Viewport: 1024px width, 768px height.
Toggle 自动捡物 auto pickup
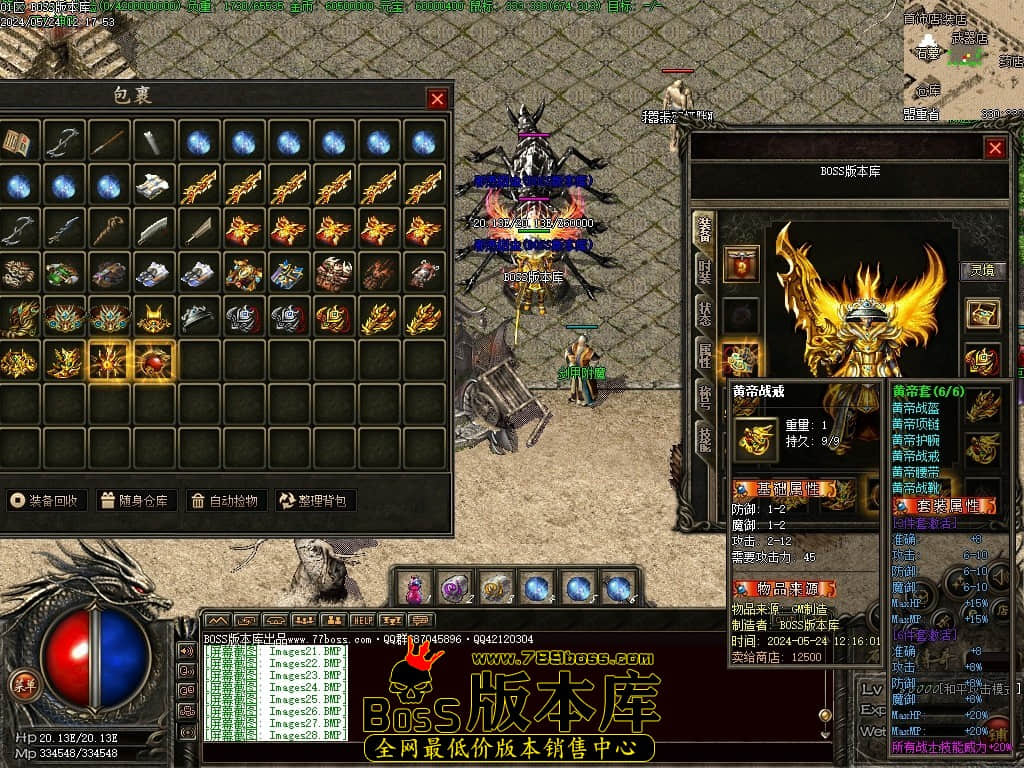(225, 500)
